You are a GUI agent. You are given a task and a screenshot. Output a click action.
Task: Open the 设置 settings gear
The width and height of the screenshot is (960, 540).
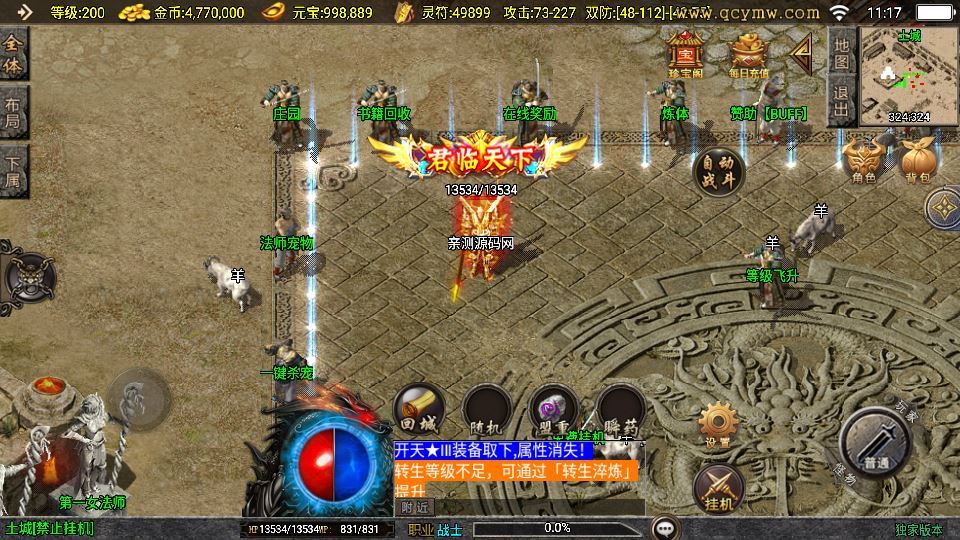[x=717, y=424]
